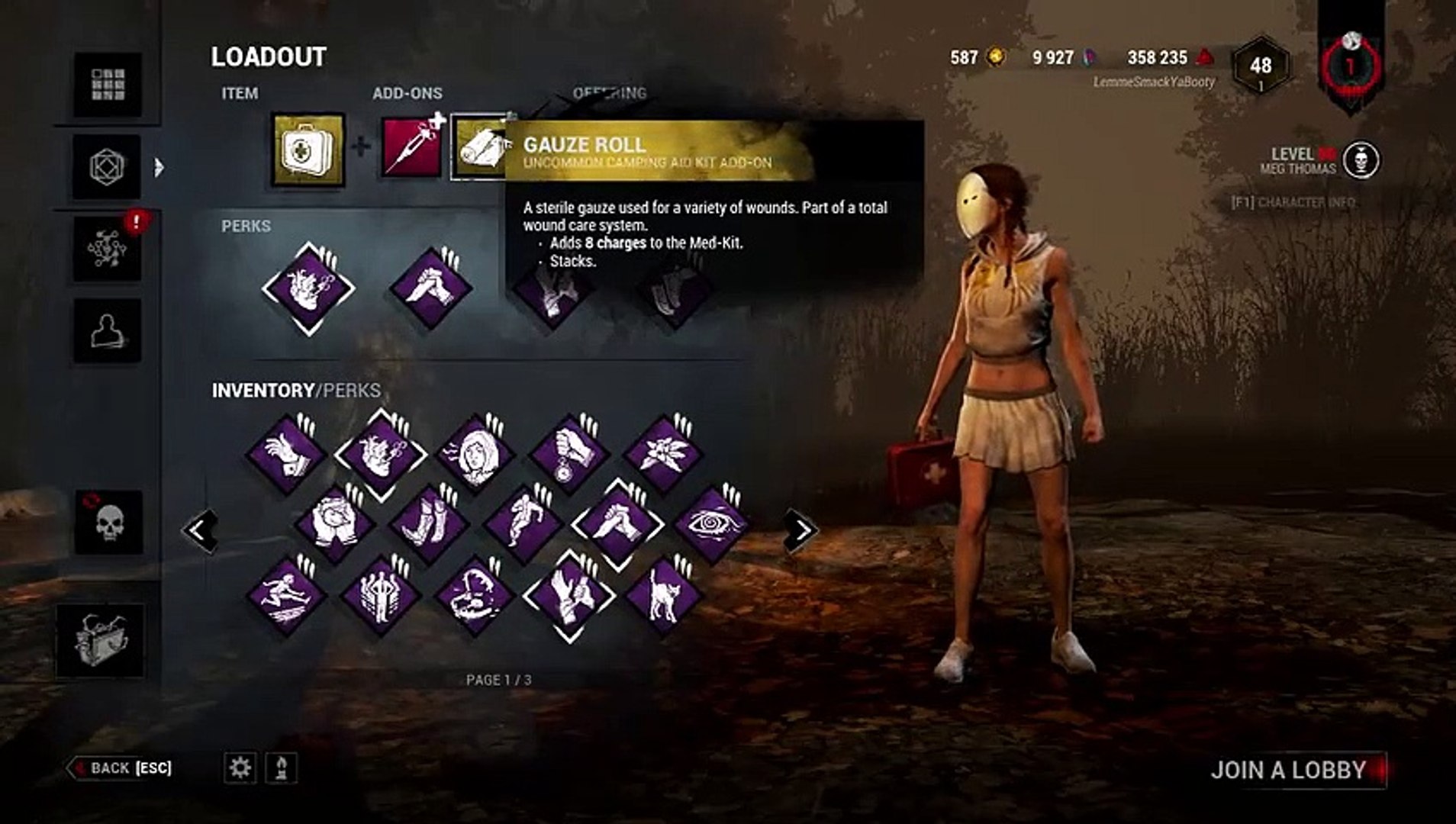Screen dimensions: 1456x824
Task: Open the loadout grid tab
Action: (108, 85)
